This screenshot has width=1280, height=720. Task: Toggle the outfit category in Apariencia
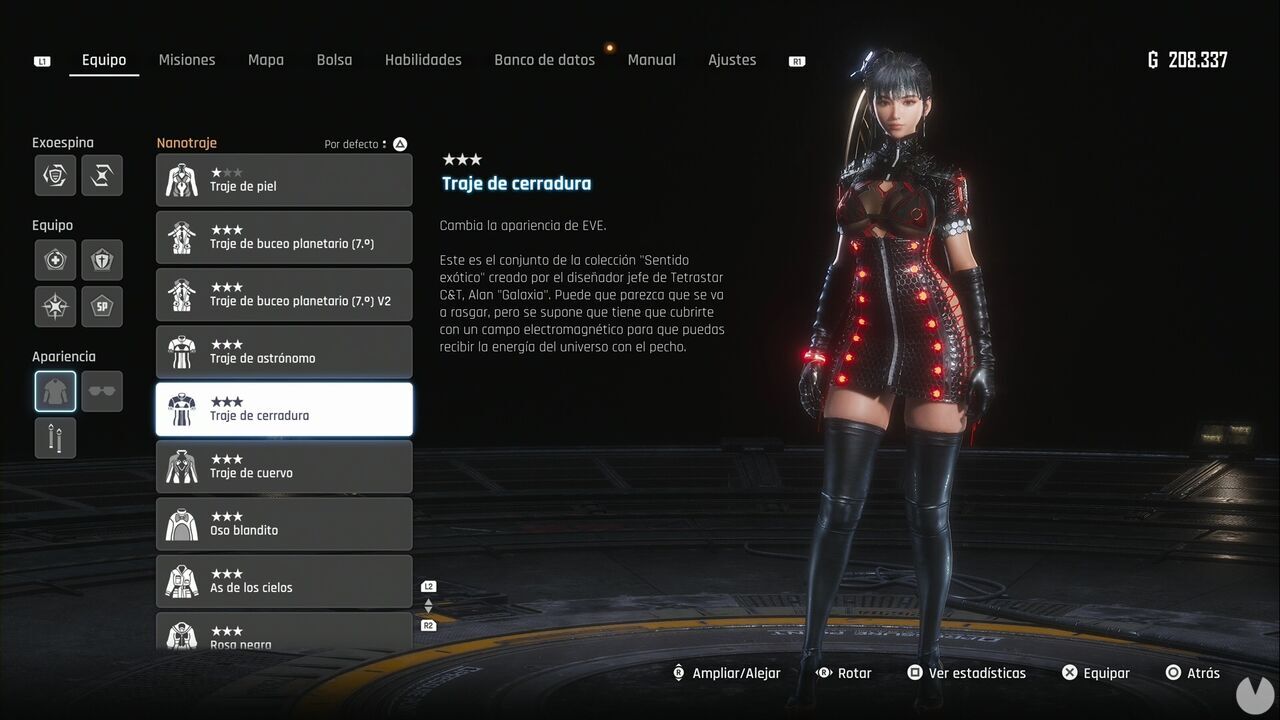[55, 391]
